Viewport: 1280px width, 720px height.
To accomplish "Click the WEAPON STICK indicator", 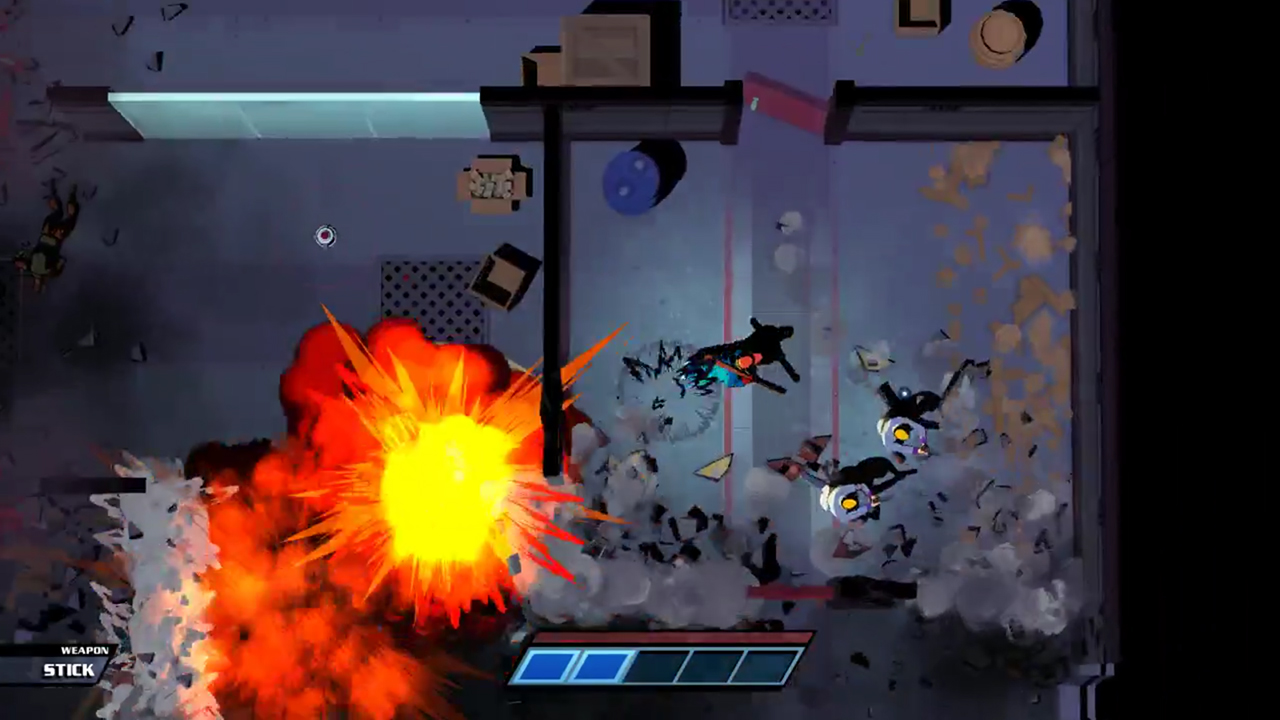I will (70, 661).
